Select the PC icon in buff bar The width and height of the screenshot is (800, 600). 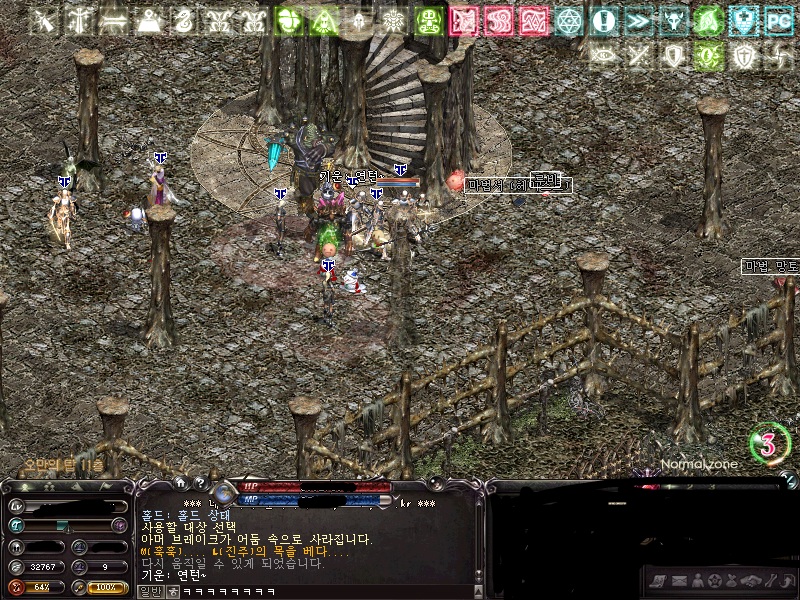(x=778, y=21)
